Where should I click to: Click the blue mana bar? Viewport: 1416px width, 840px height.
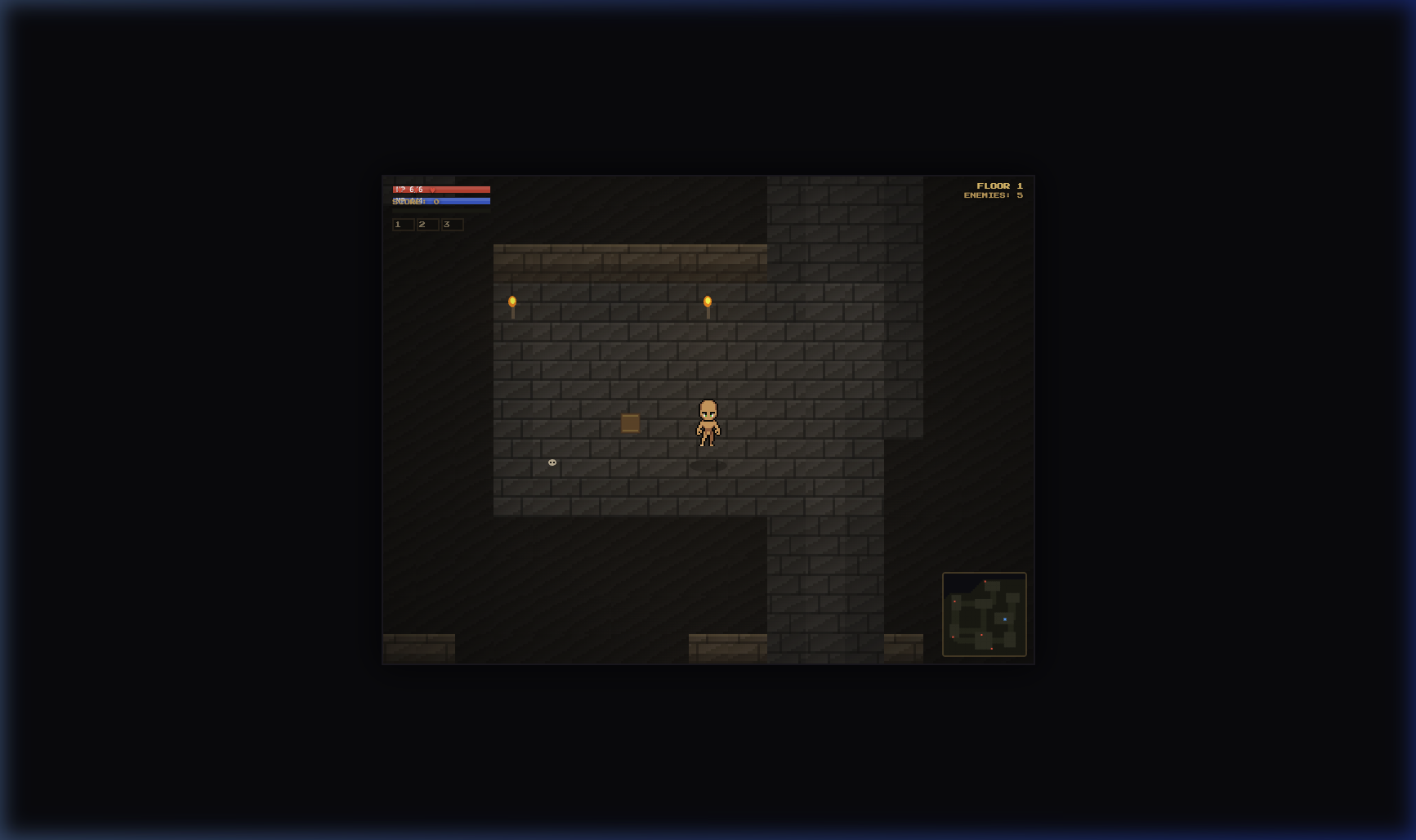[466, 200]
